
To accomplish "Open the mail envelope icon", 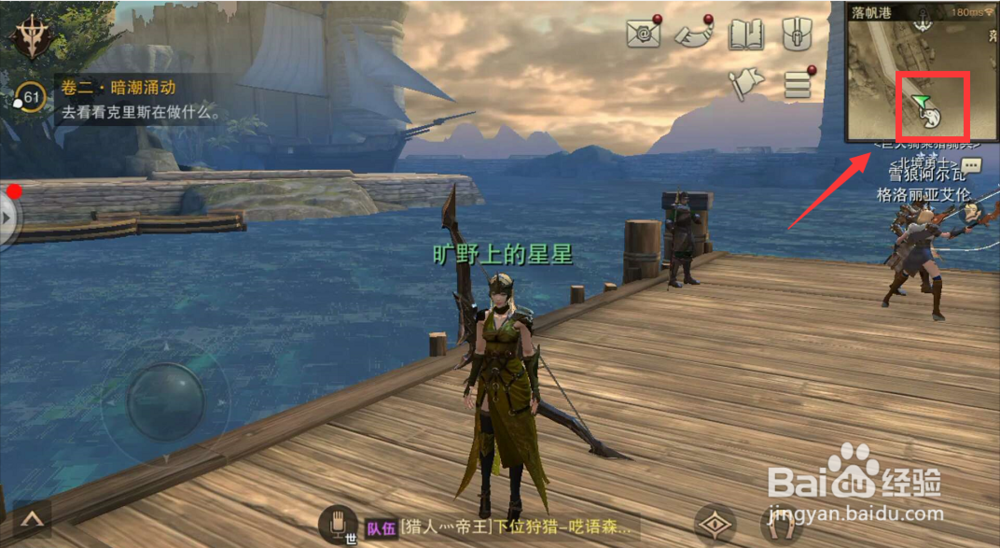I will 643,34.
